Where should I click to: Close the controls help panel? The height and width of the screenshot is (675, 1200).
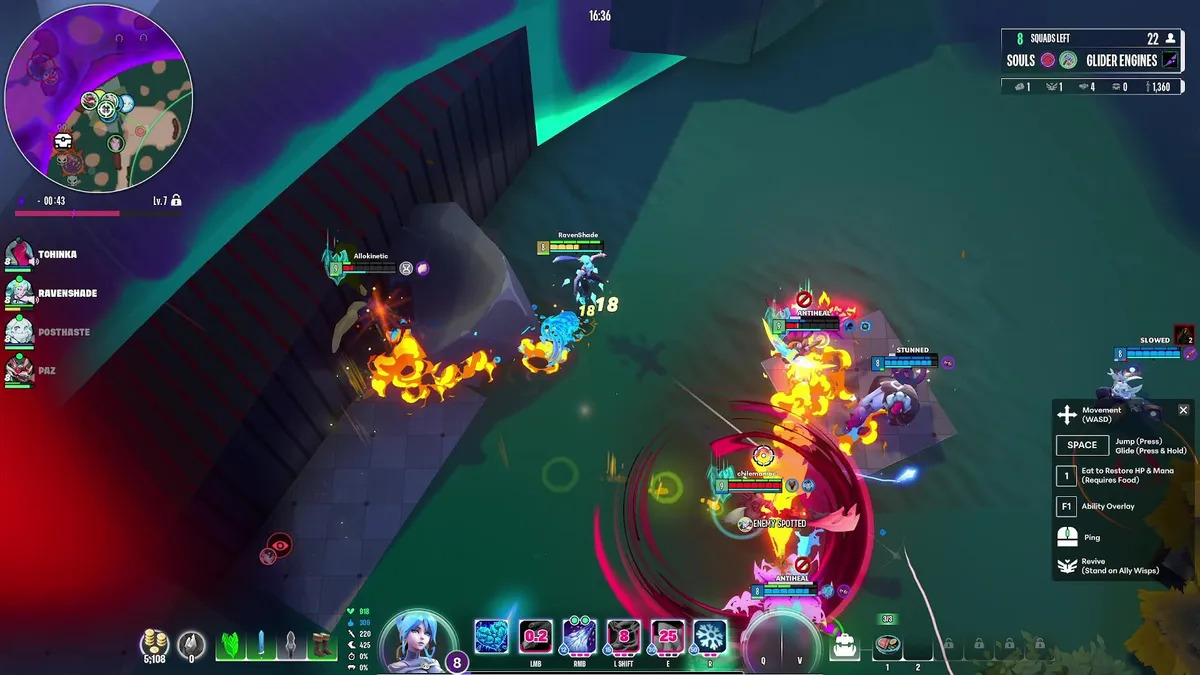click(1183, 410)
